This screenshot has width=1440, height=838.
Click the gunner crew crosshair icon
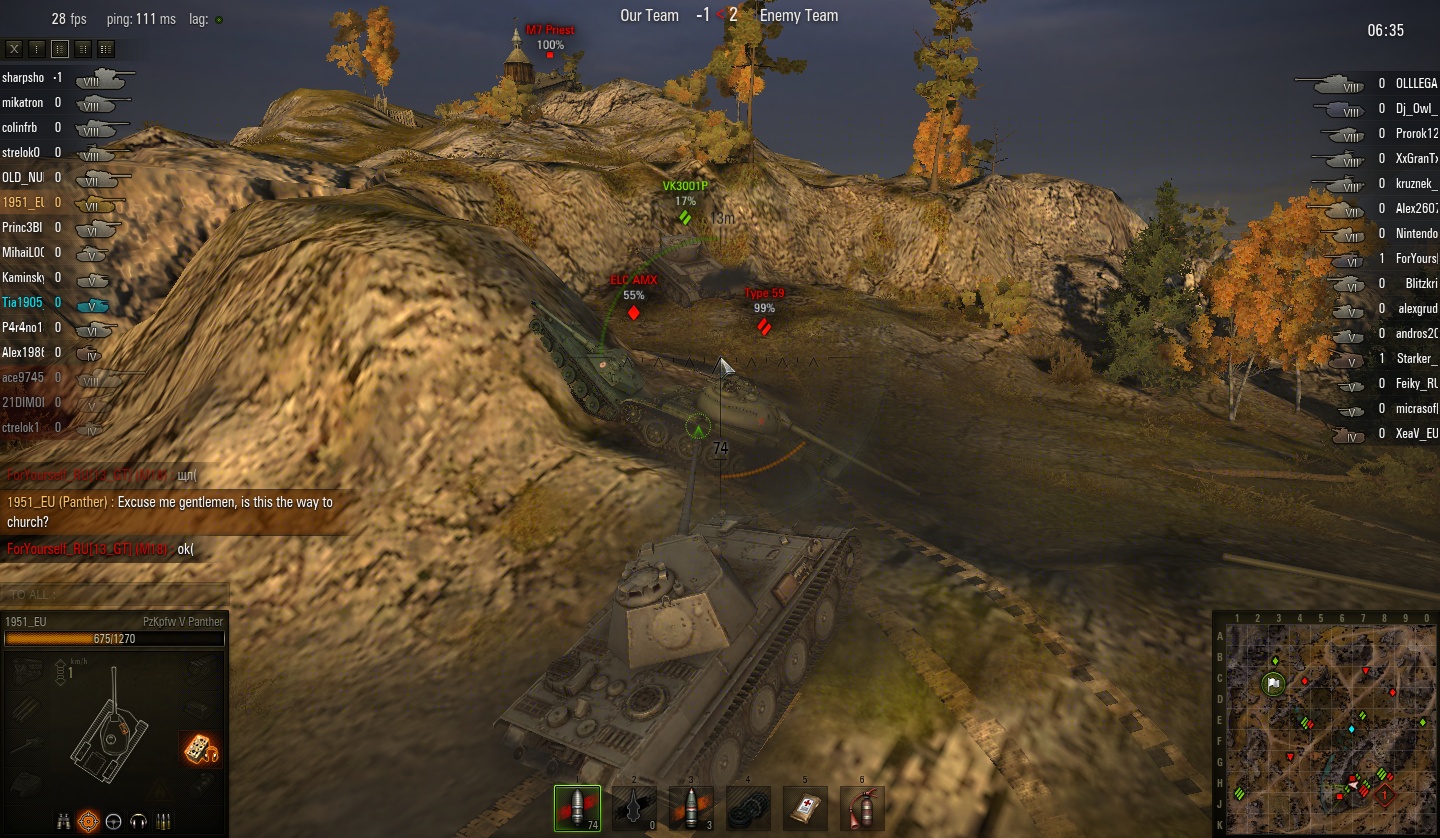[x=89, y=821]
